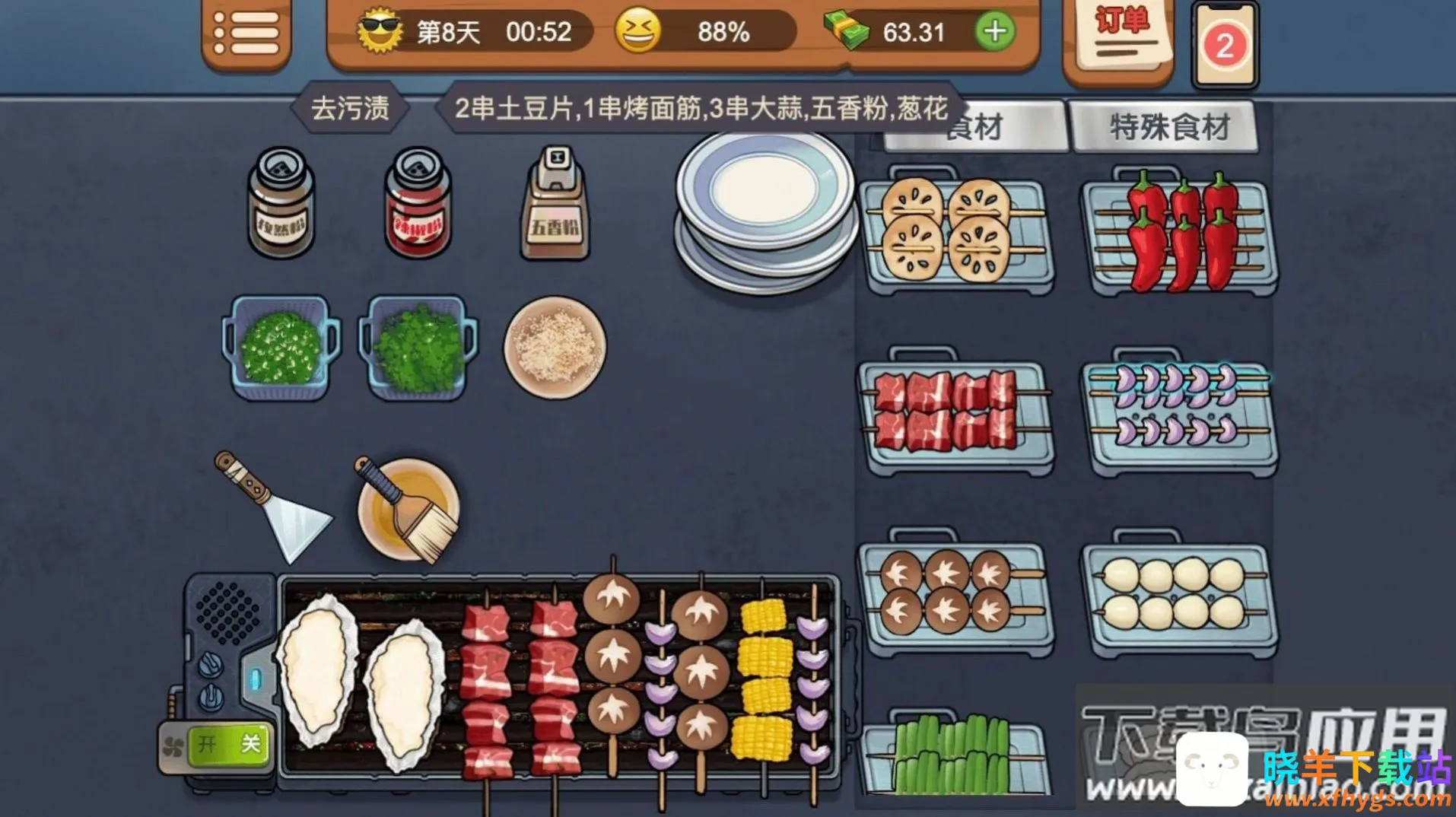Open the hamburger list menu
The height and width of the screenshot is (817, 1456).
tap(246, 33)
